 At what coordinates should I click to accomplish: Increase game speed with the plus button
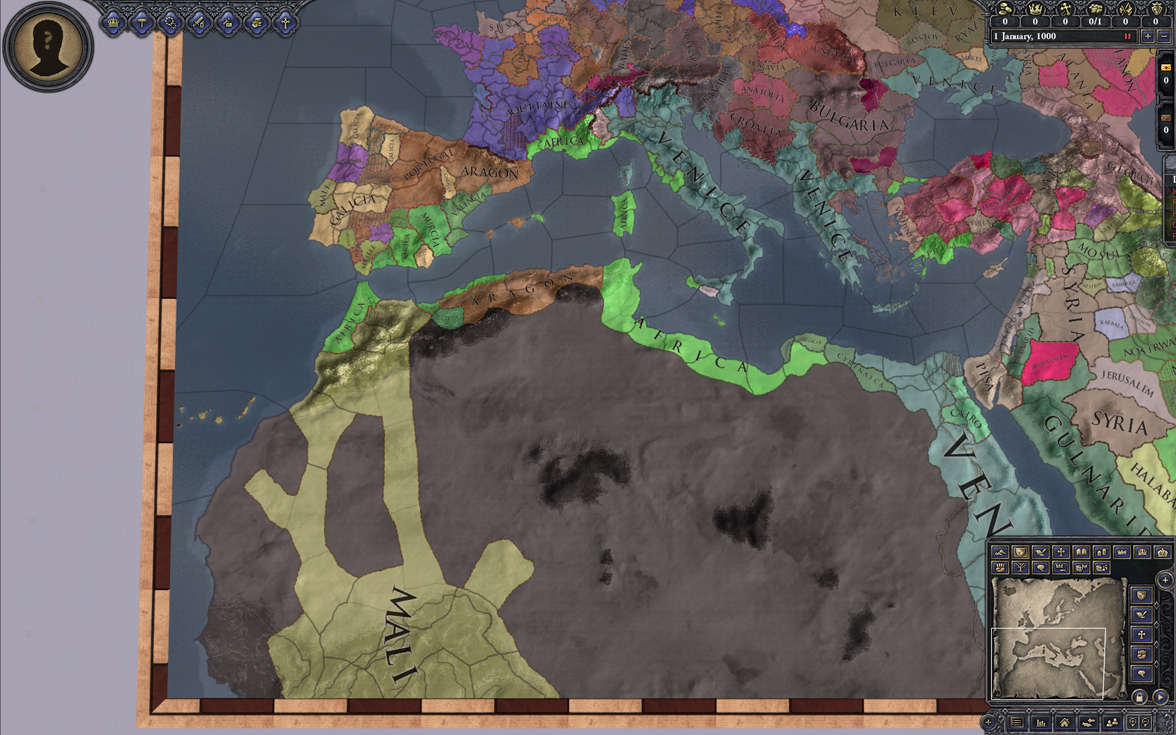tap(1148, 36)
